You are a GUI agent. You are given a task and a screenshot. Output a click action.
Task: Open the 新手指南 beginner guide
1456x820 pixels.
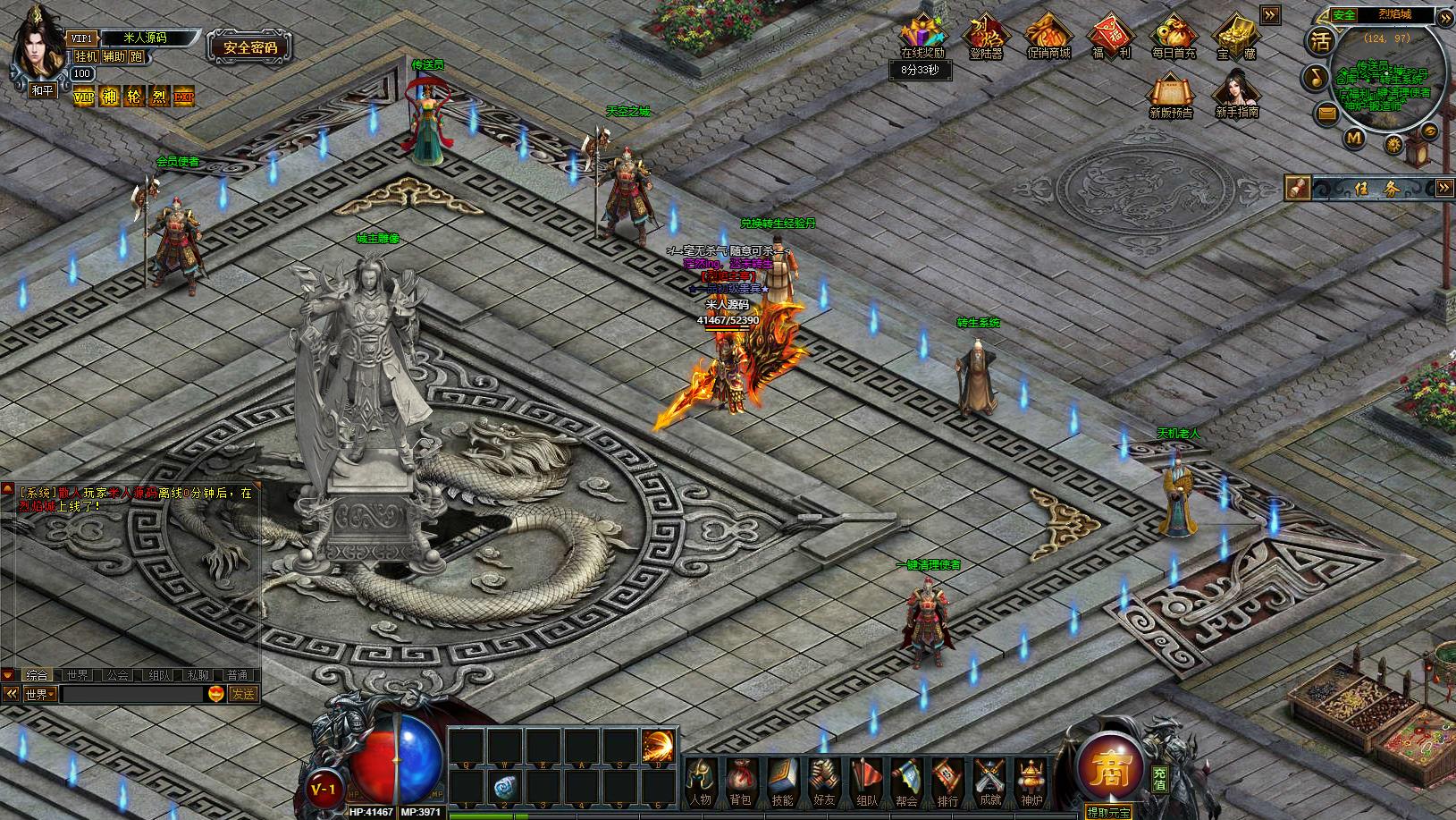coord(1237,93)
